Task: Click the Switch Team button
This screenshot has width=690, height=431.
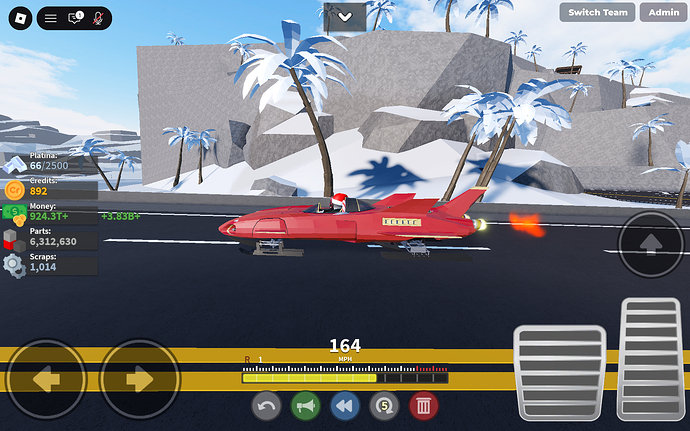Action: pos(598,12)
